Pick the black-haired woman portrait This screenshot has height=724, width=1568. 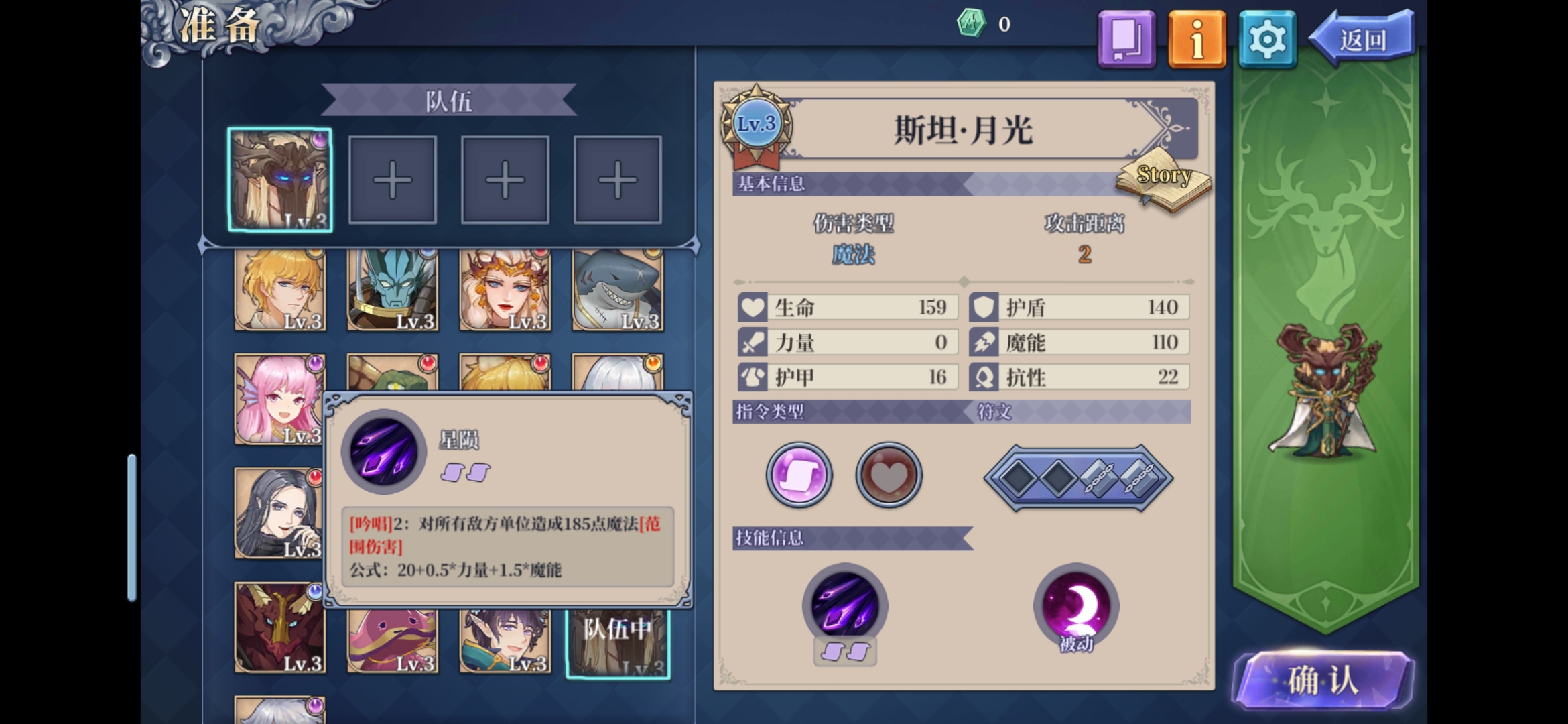(x=279, y=514)
